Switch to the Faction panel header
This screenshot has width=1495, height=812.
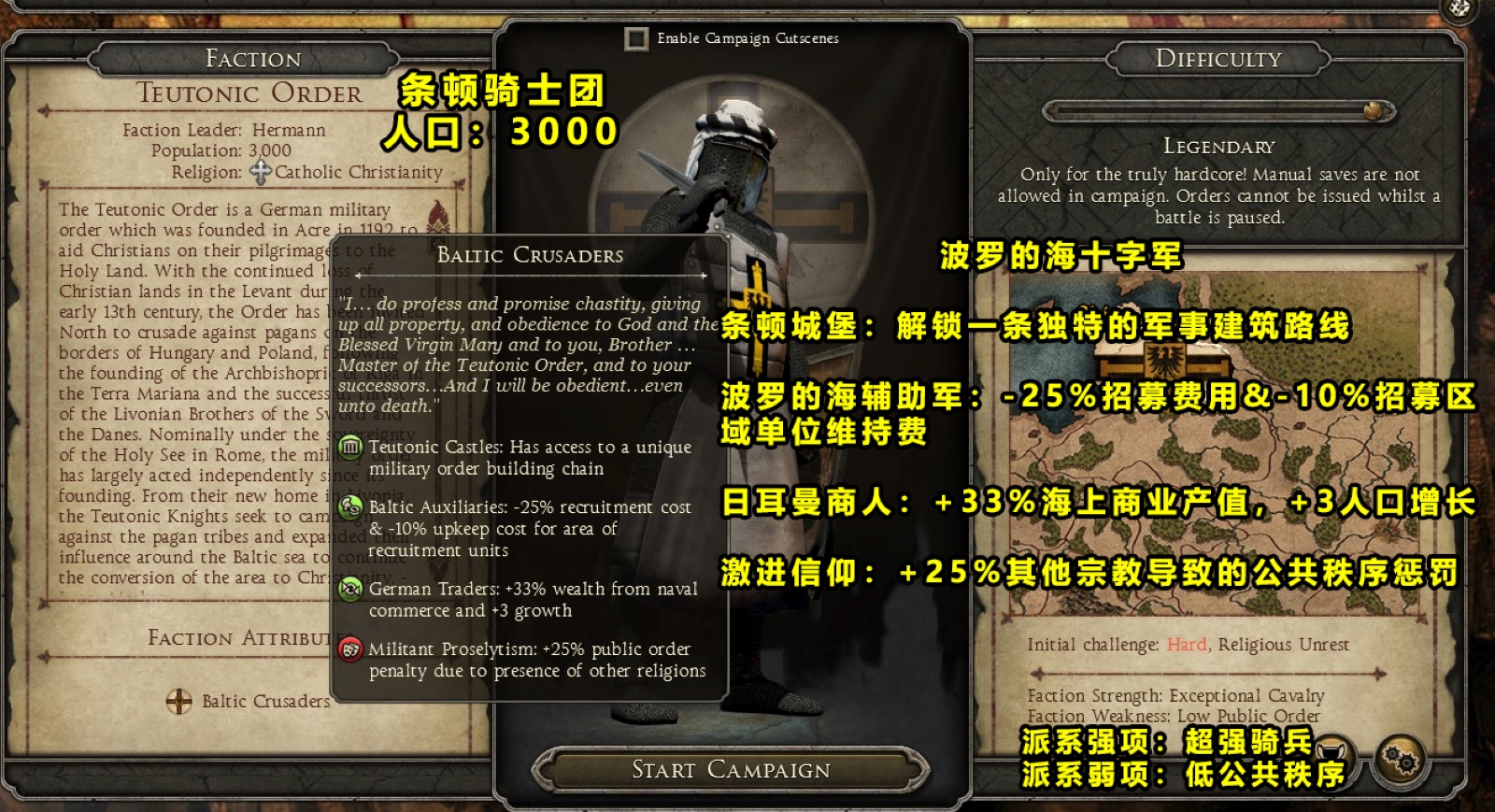(x=250, y=58)
